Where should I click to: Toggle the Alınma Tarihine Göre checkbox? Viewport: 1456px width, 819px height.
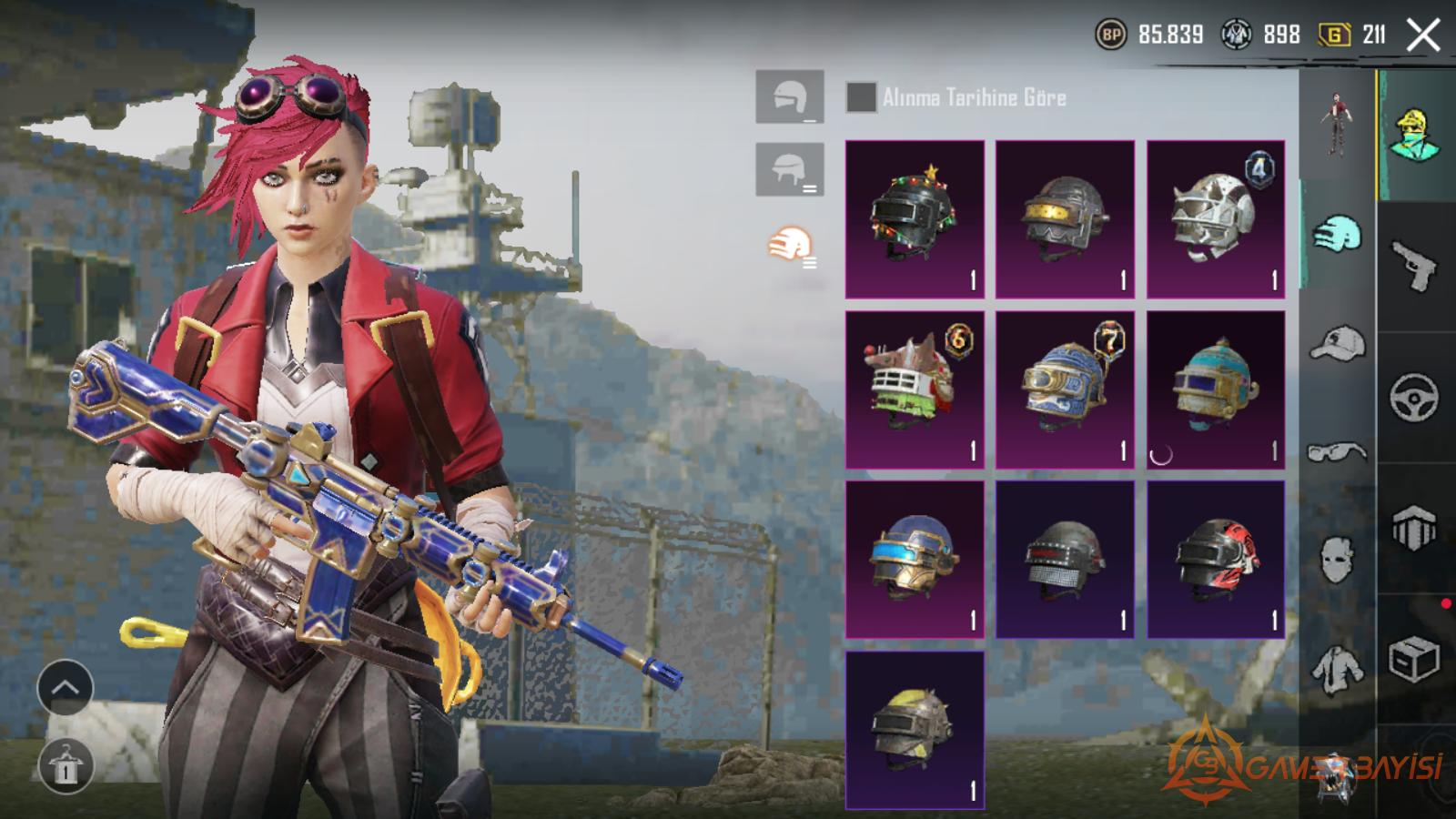coord(861,97)
